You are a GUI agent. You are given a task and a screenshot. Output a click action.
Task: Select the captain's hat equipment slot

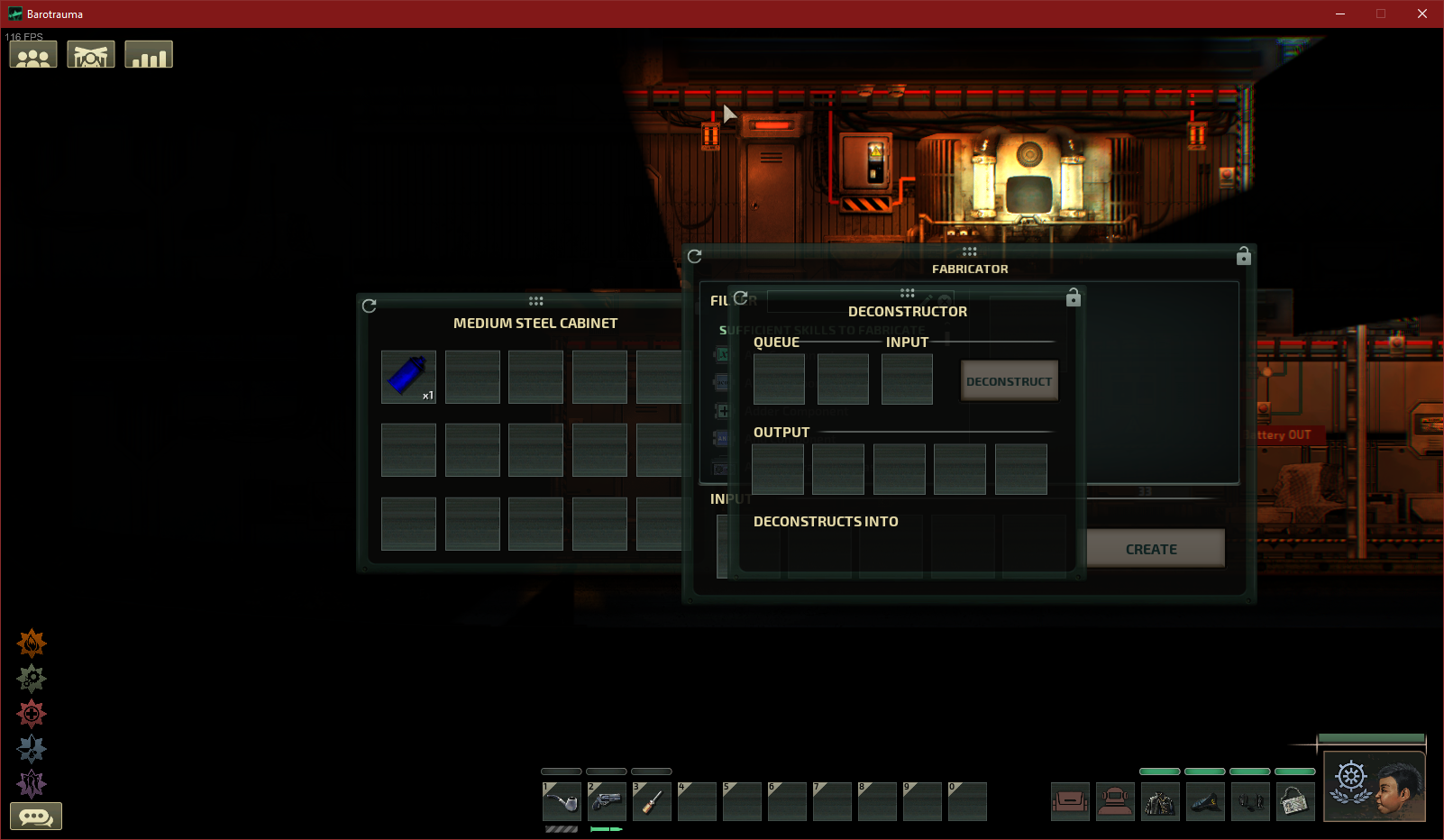[1205, 801]
